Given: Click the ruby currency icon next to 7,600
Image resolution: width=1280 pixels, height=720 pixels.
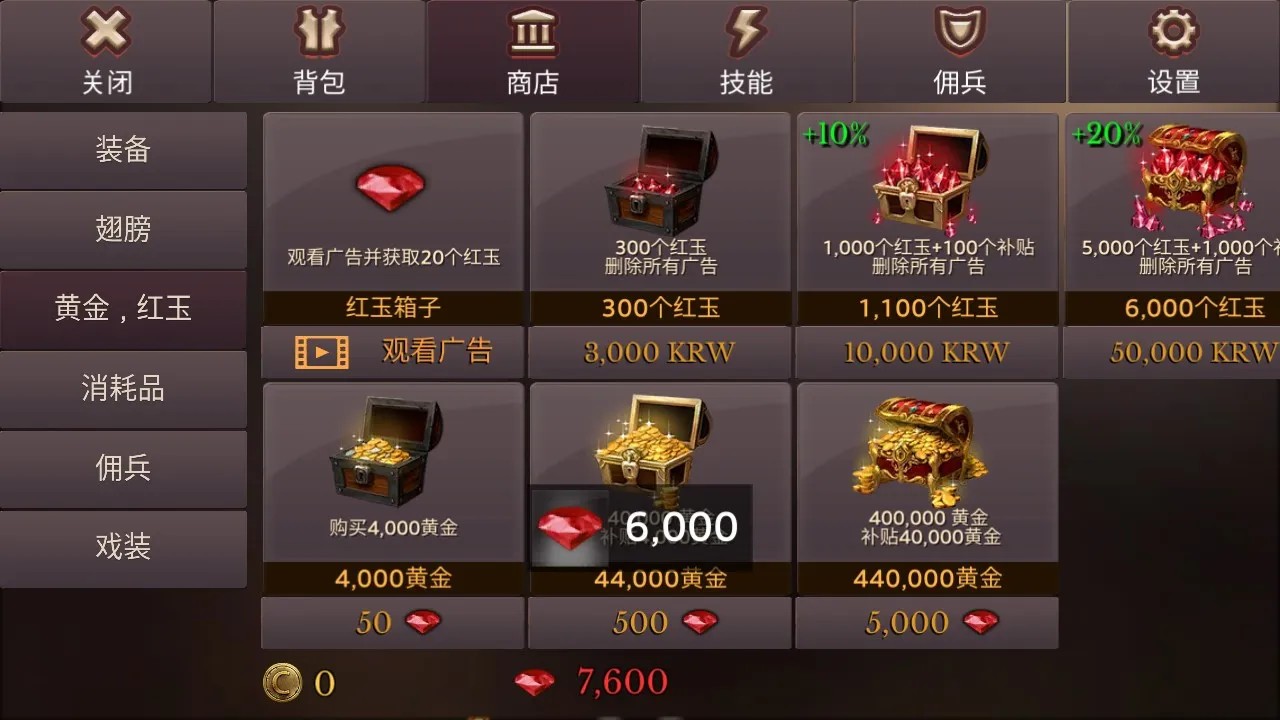Looking at the screenshot, I should [x=536, y=683].
